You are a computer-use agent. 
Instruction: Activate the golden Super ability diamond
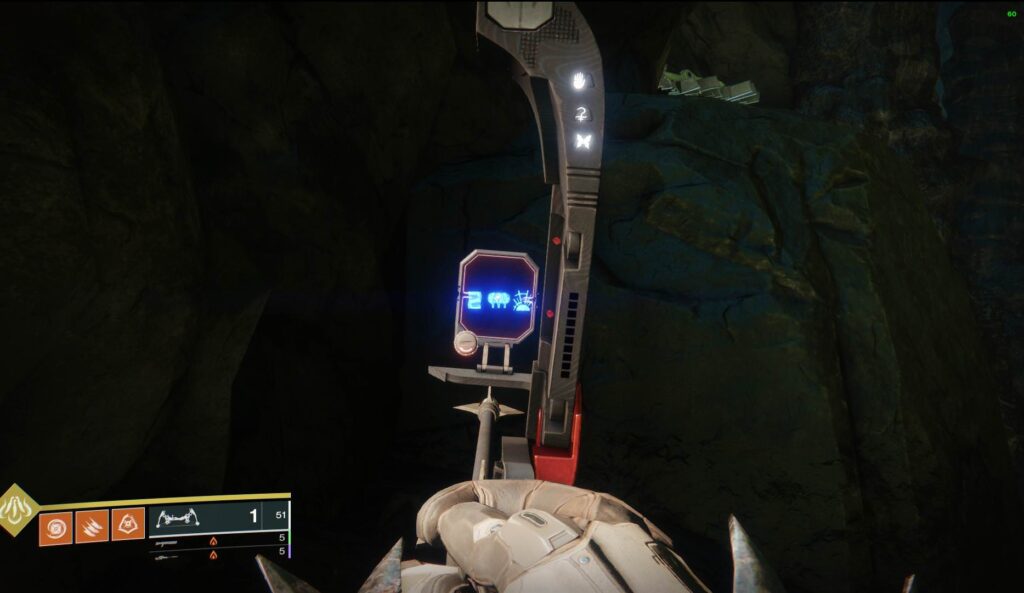(17, 510)
